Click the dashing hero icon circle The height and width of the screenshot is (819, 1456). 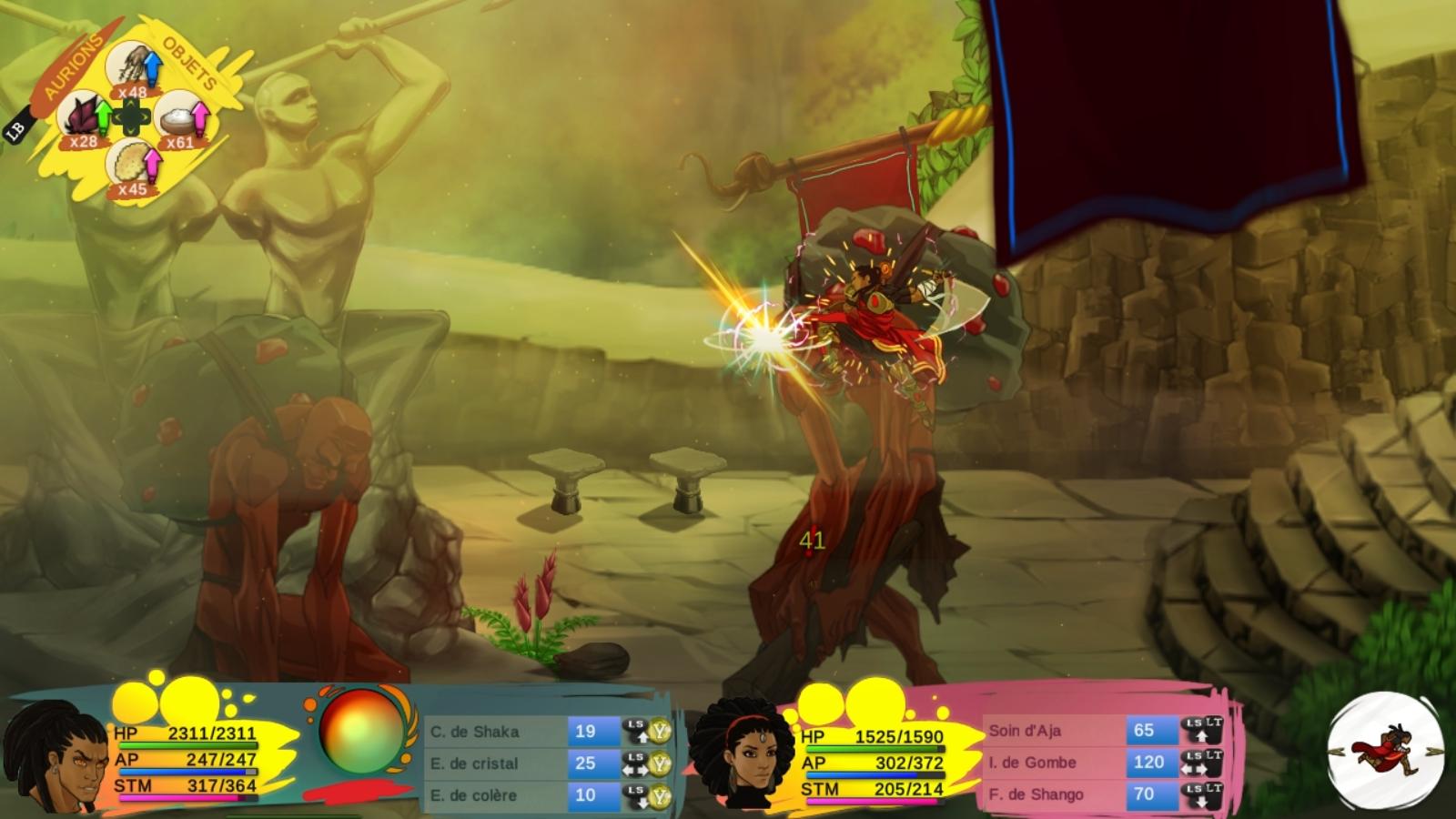[1385, 751]
